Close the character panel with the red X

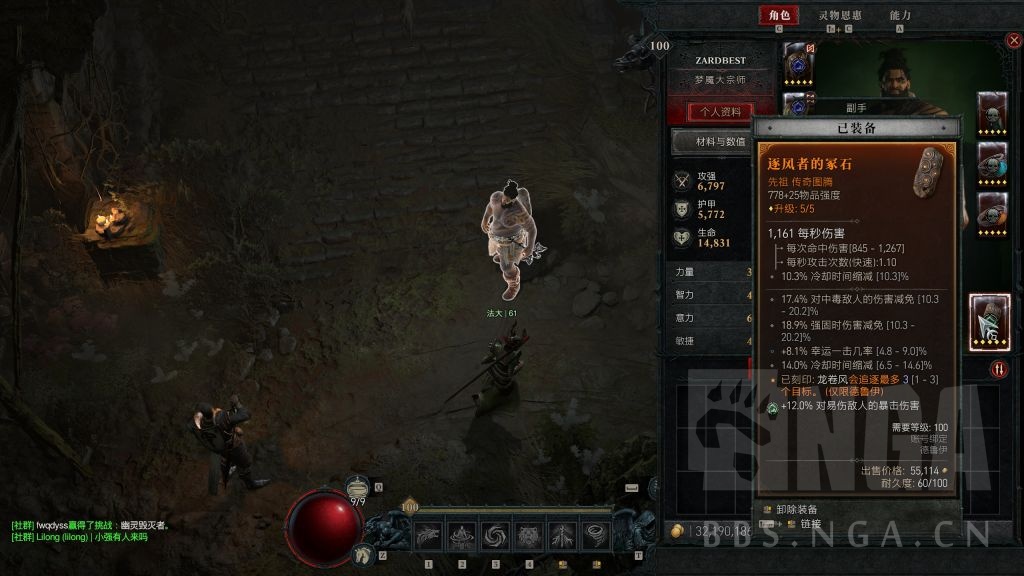coord(1012,41)
